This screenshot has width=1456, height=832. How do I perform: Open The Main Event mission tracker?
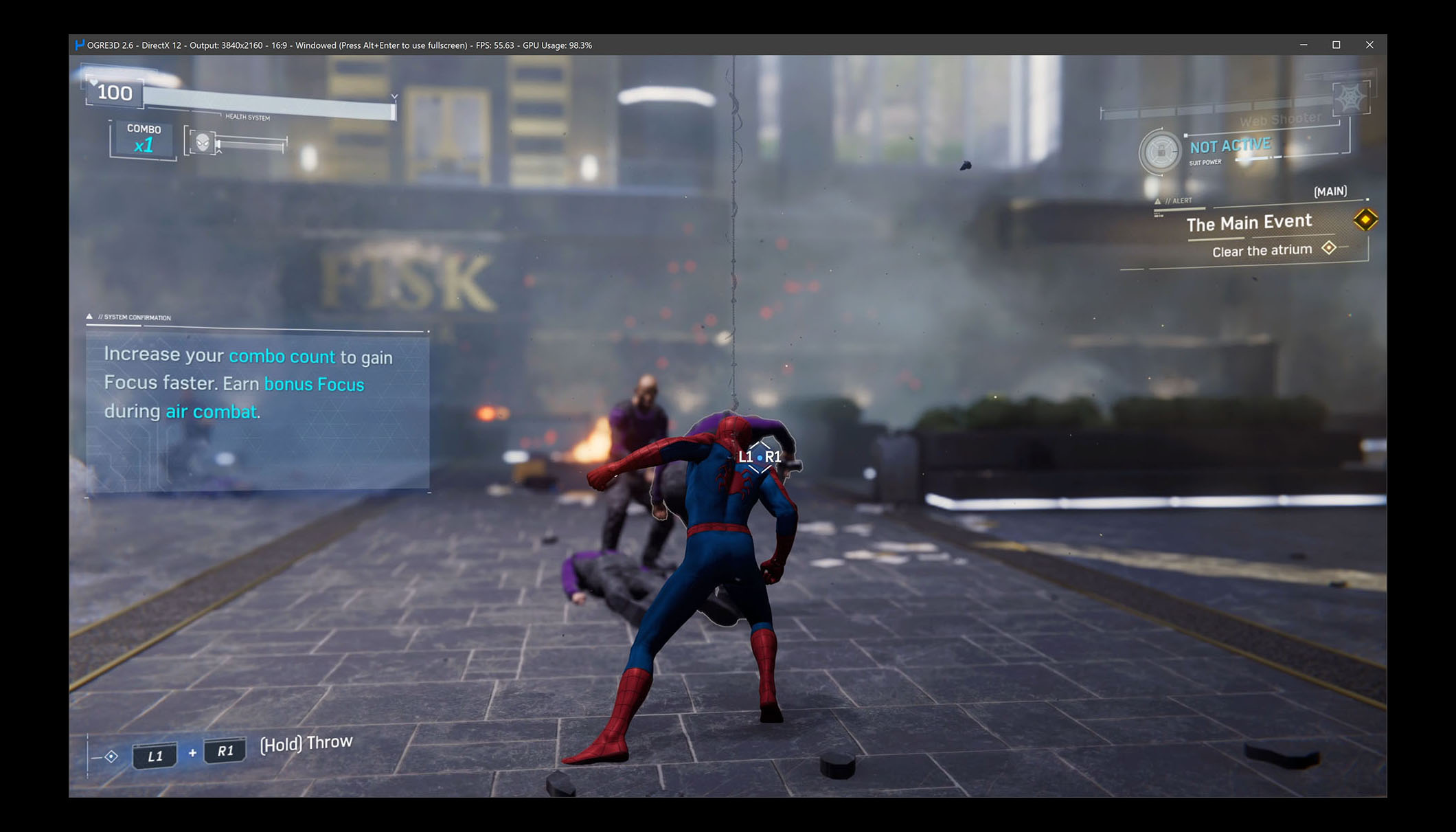point(1249,223)
